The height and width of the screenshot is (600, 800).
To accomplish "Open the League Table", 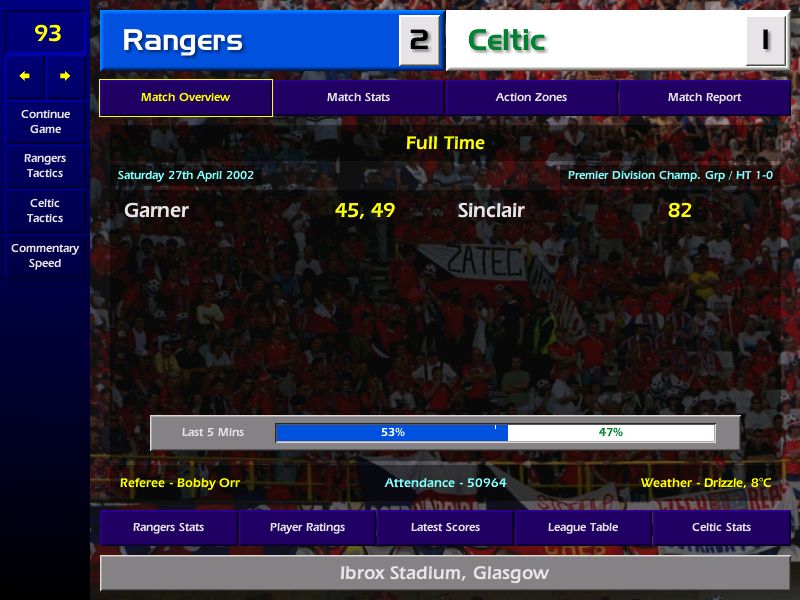I will pyautogui.click(x=583, y=527).
